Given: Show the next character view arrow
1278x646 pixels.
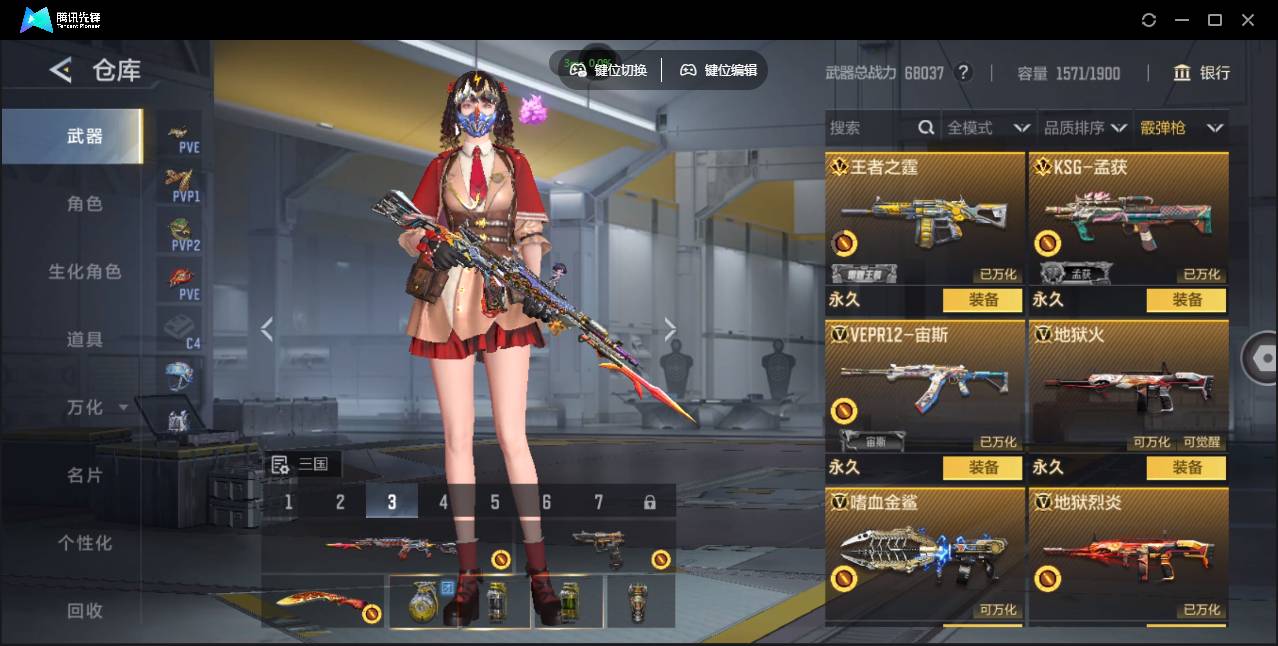Looking at the screenshot, I should pos(670,329).
